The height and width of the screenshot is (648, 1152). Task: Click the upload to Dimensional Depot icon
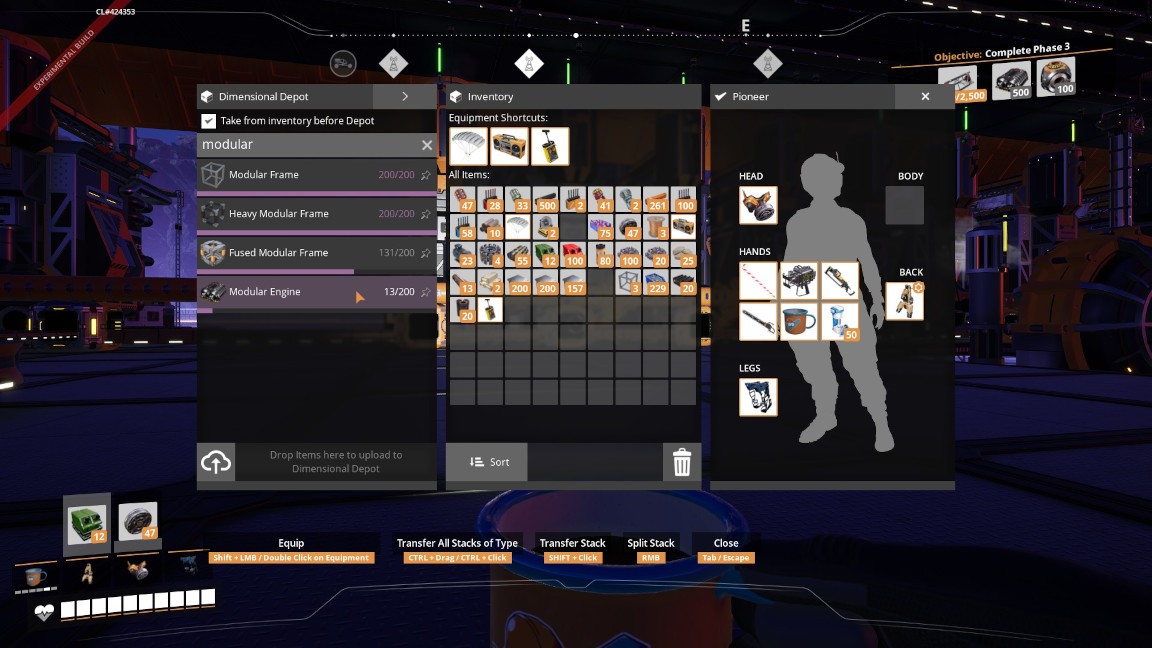[x=216, y=462]
